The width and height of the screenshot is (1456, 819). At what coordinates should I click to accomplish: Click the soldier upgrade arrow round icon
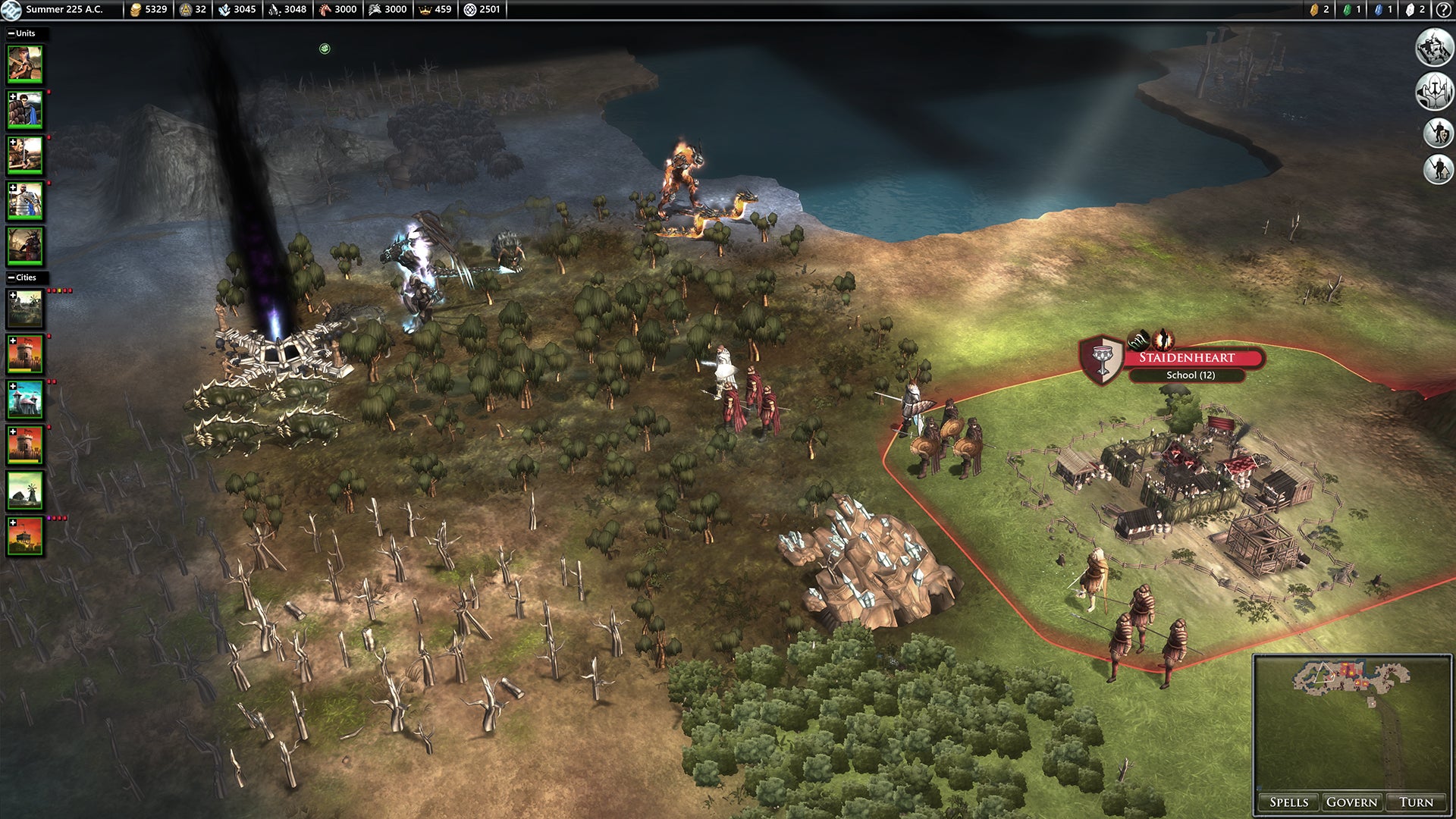click(x=1438, y=168)
